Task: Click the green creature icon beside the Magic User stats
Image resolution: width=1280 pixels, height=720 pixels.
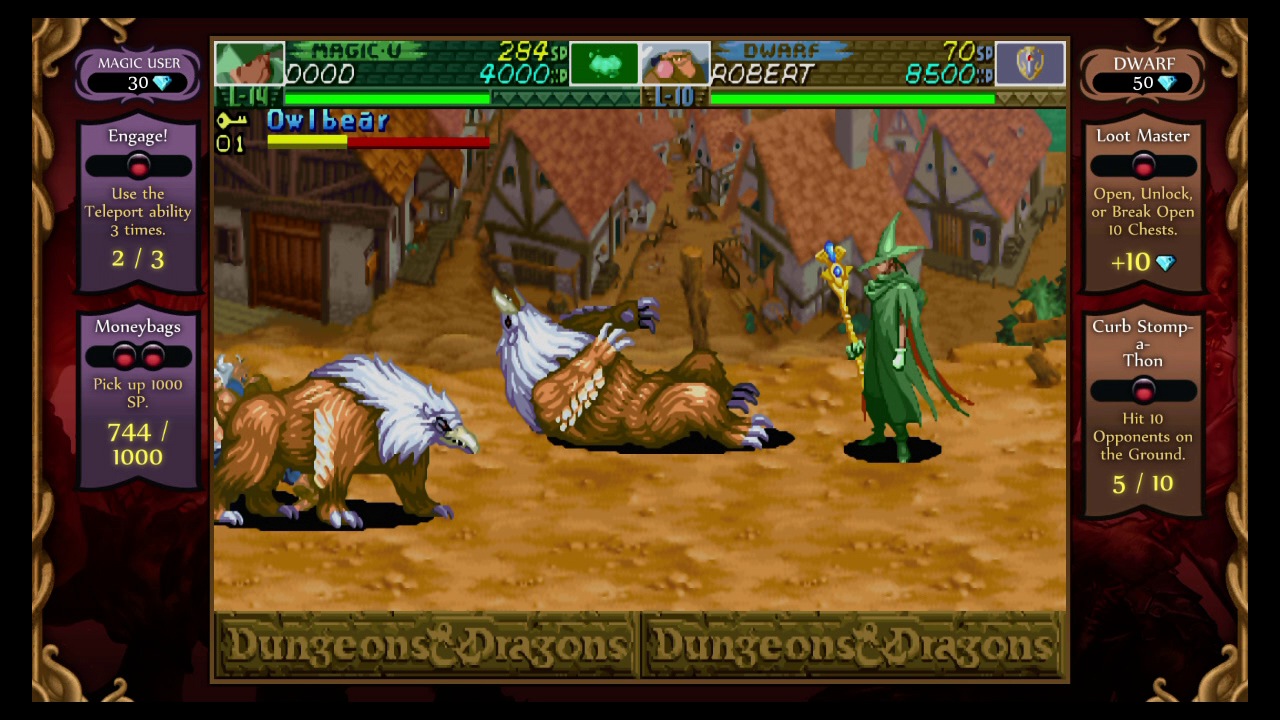Action: tap(604, 63)
